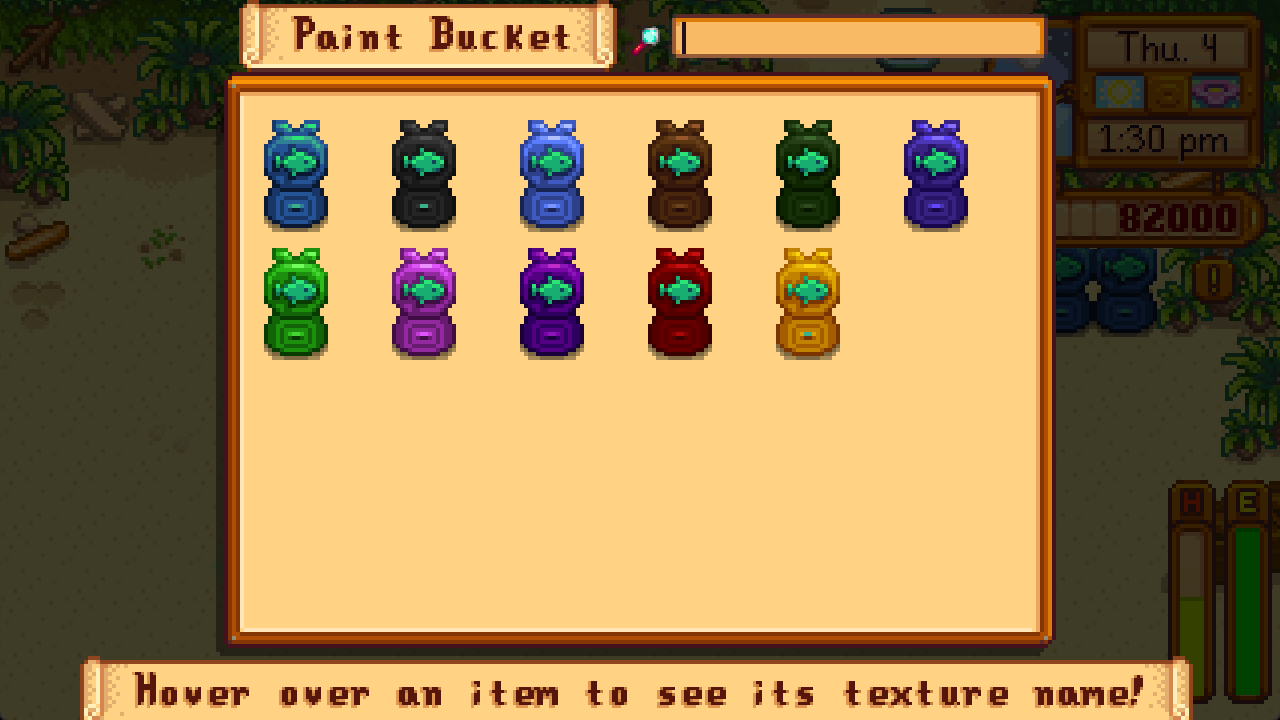Select the black backpack texture
Image resolution: width=1280 pixels, height=720 pixels.
point(424,175)
